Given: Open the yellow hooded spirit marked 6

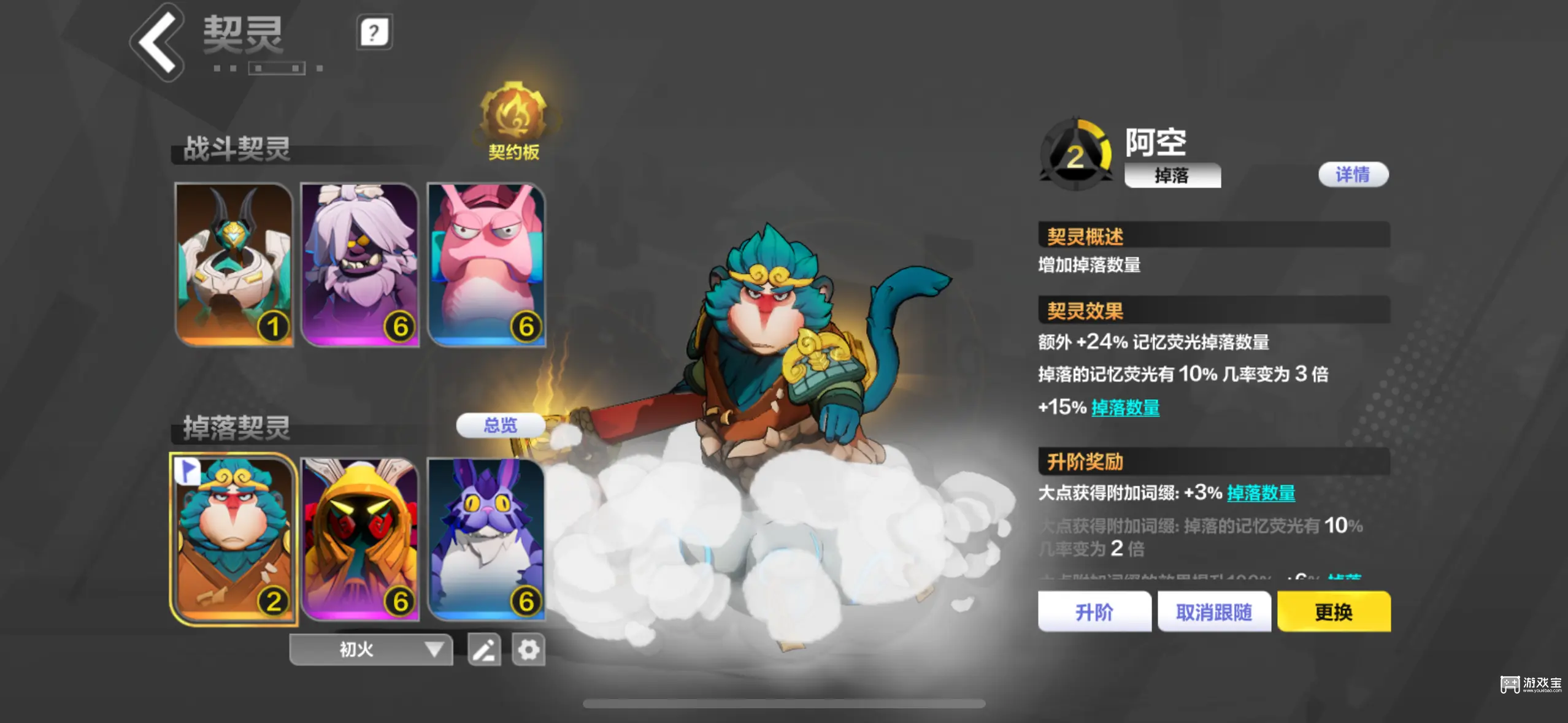Looking at the screenshot, I should (x=361, y=540).
